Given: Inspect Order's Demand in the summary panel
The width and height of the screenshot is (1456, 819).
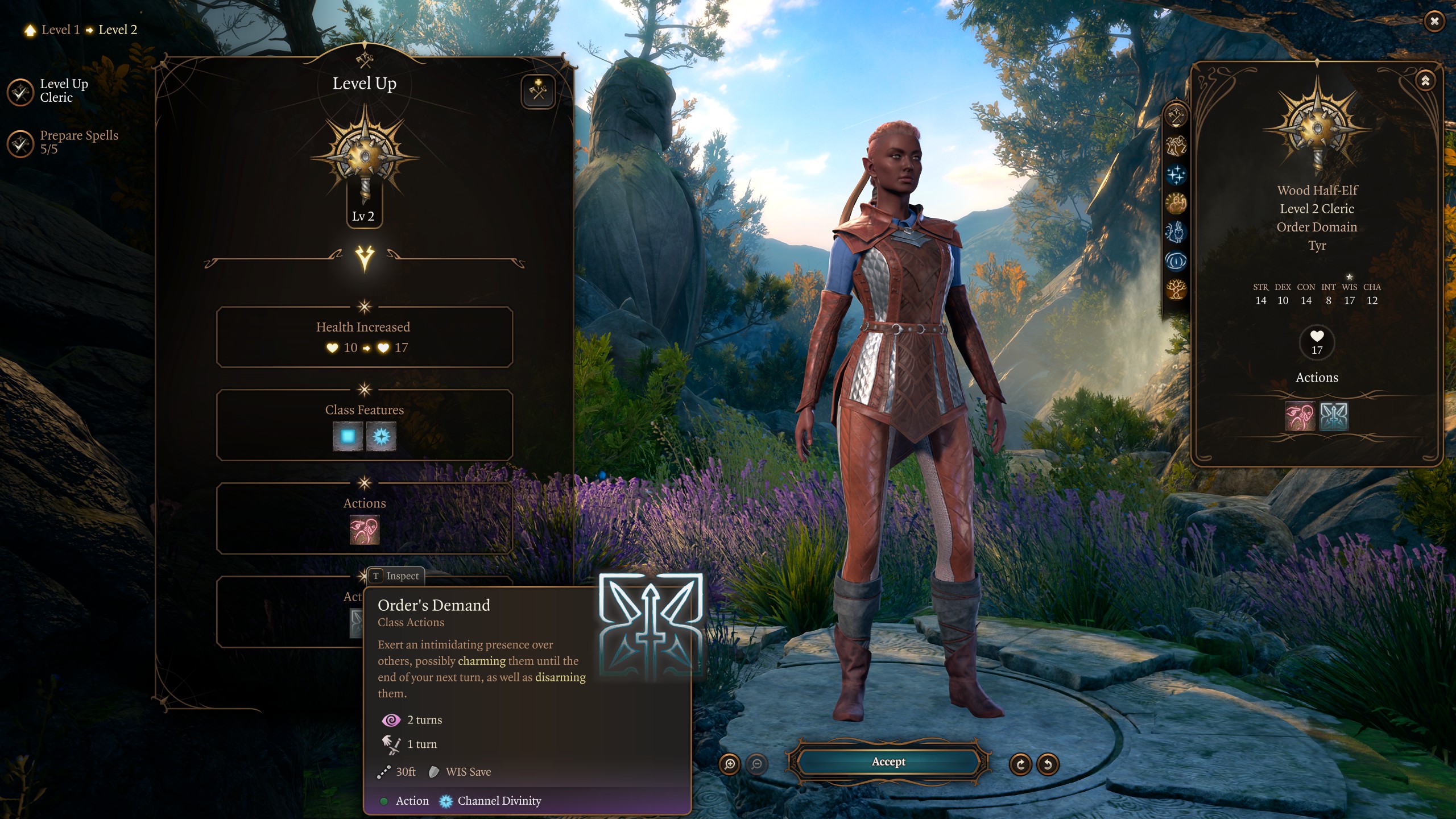Looking at the screenshot, I should tap(1333, 417).
